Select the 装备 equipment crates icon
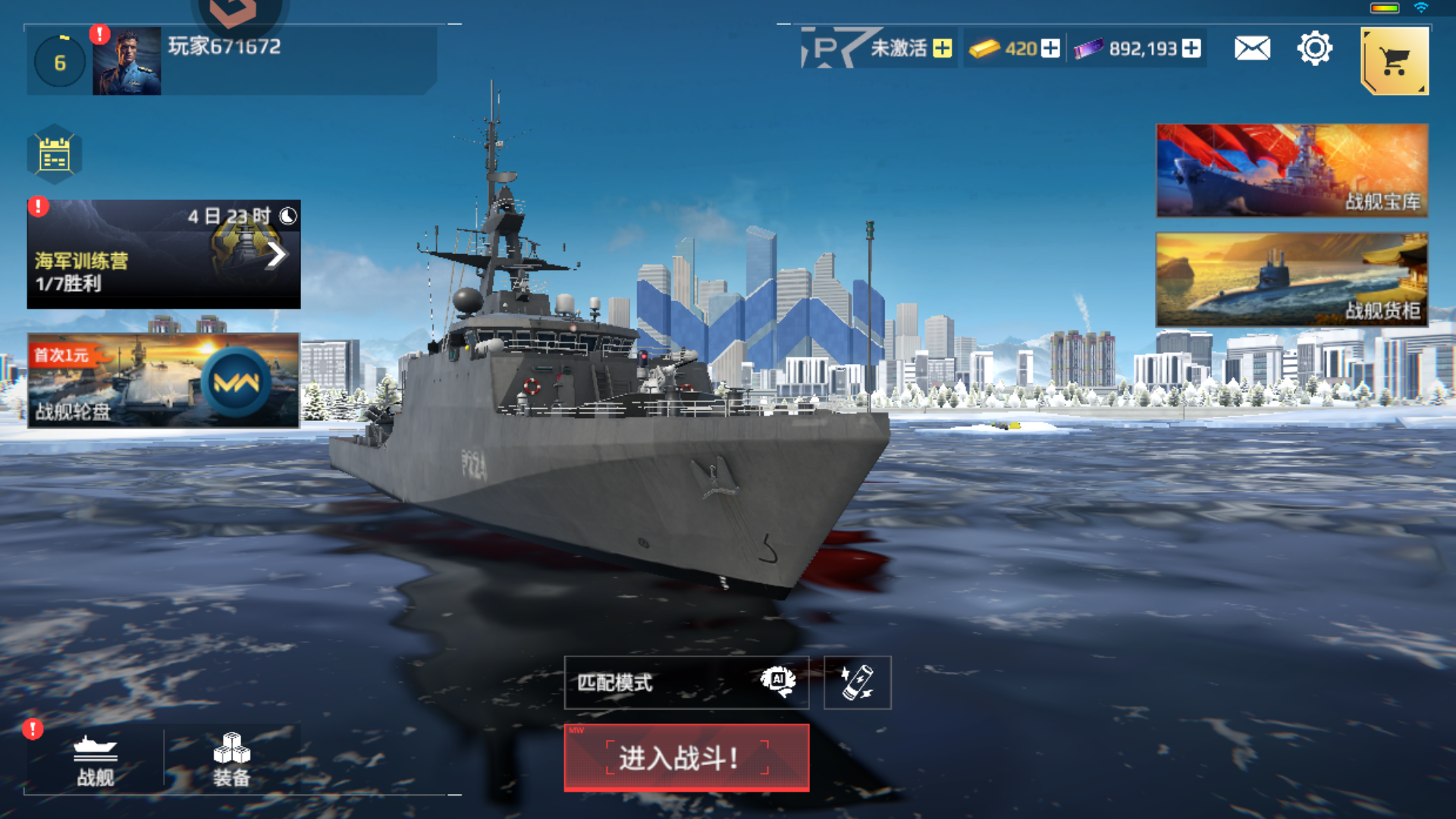The image size is (1456, 819). 230,758
